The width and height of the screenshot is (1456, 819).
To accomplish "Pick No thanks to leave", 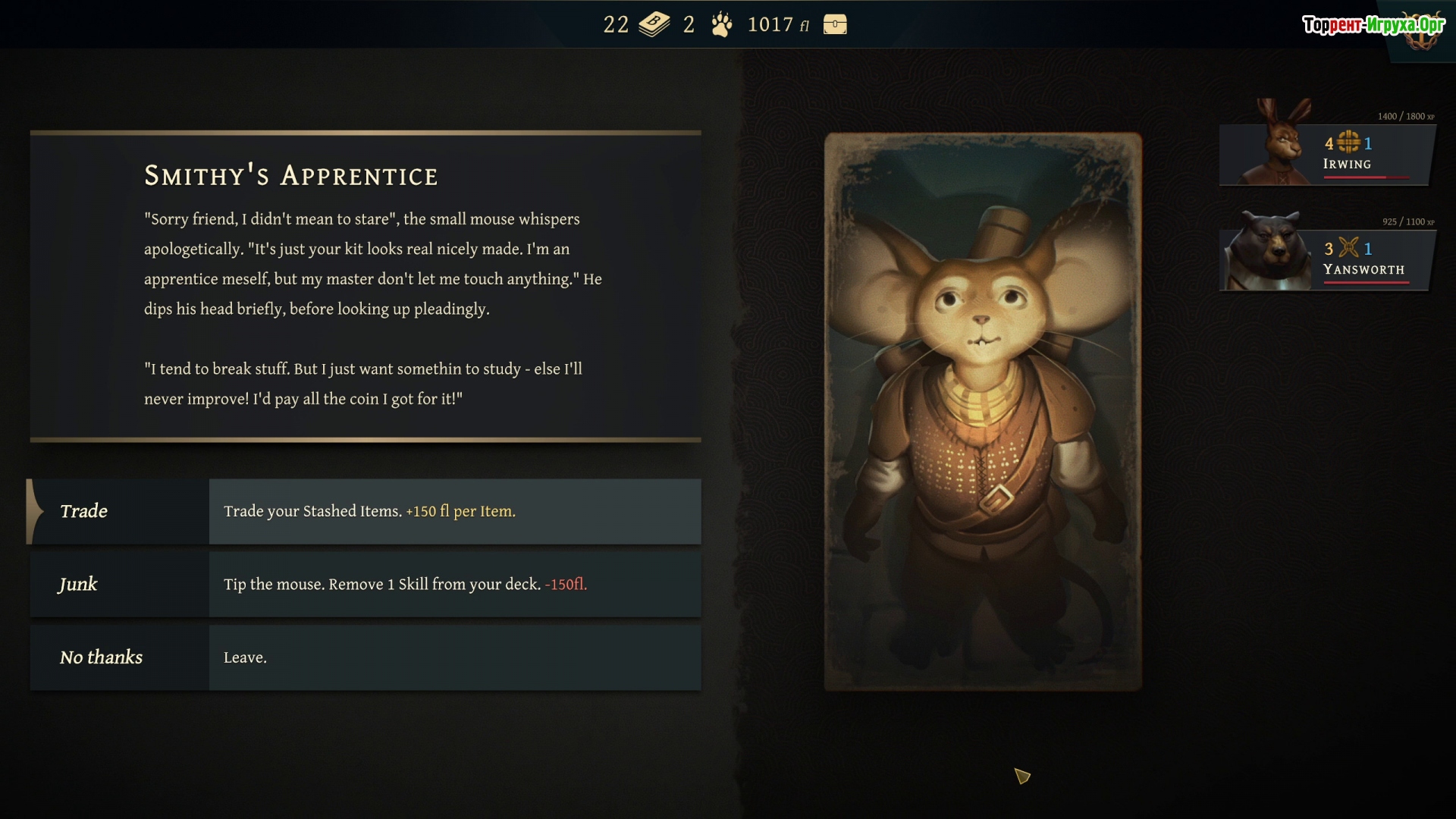I will coord(364,657).
